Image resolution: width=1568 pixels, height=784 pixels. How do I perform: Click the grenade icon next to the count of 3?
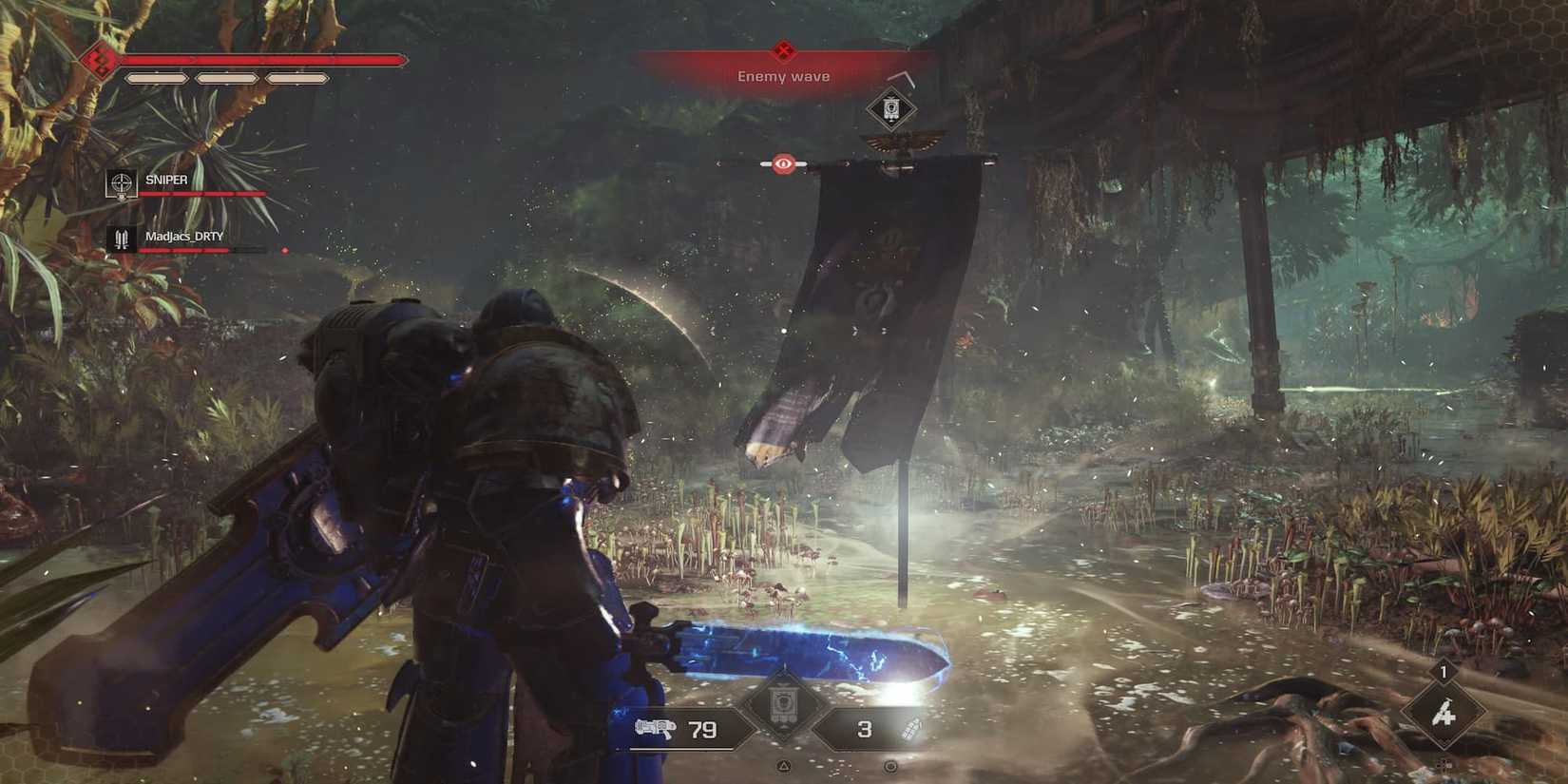(x=912, y=730)
